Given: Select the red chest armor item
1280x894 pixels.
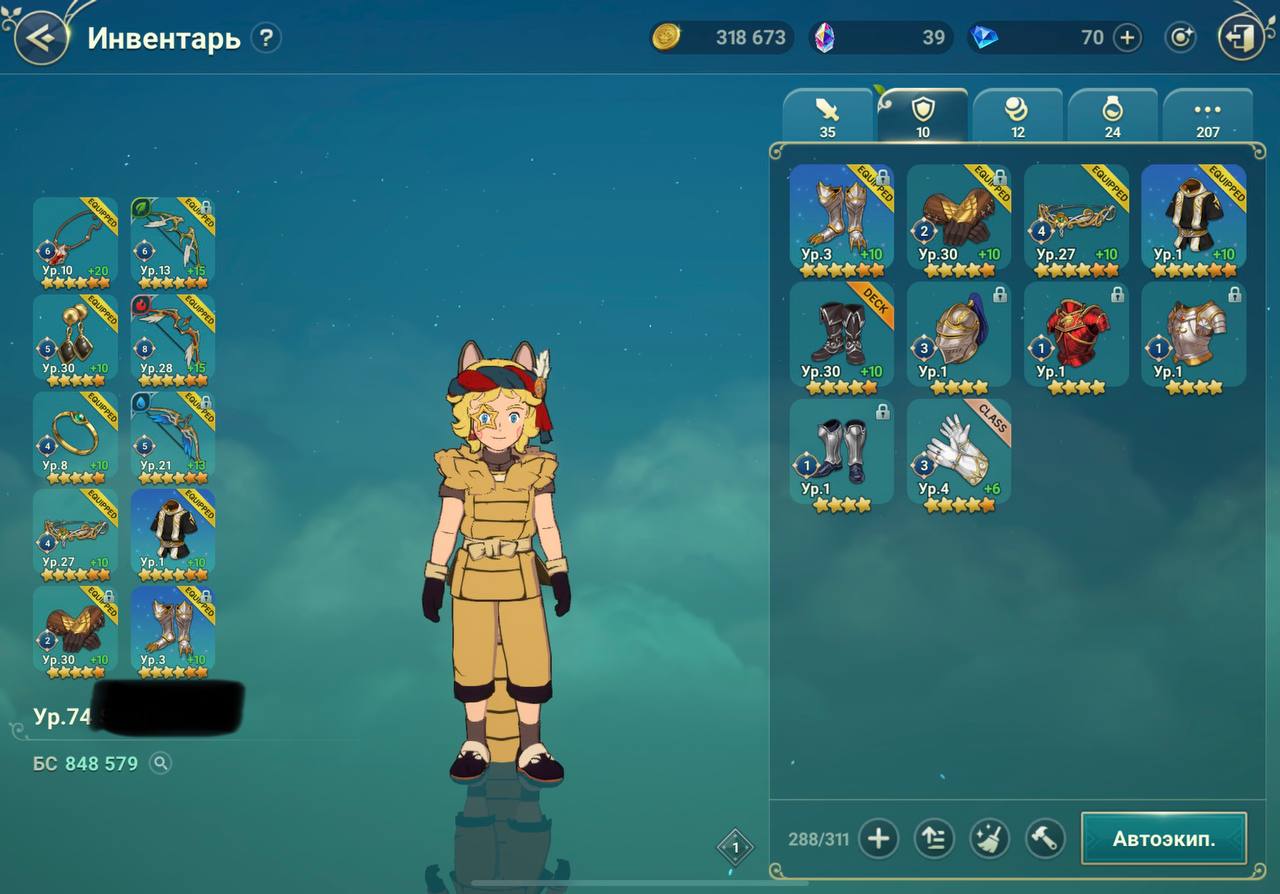Looking at the screenshot, I should coord(1076,335).
